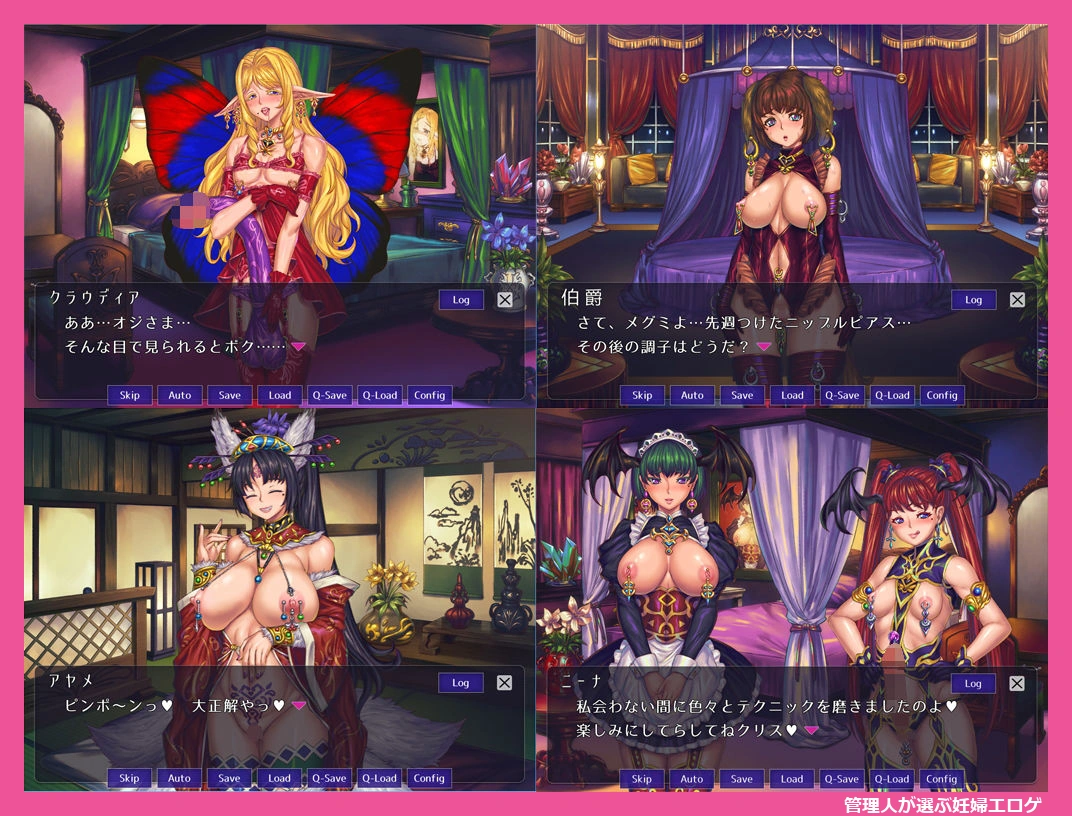Toggle Auto under the ニーナ dialogue
The width and height of the screenshot is (1072, 816).
[x=692, y=779]
